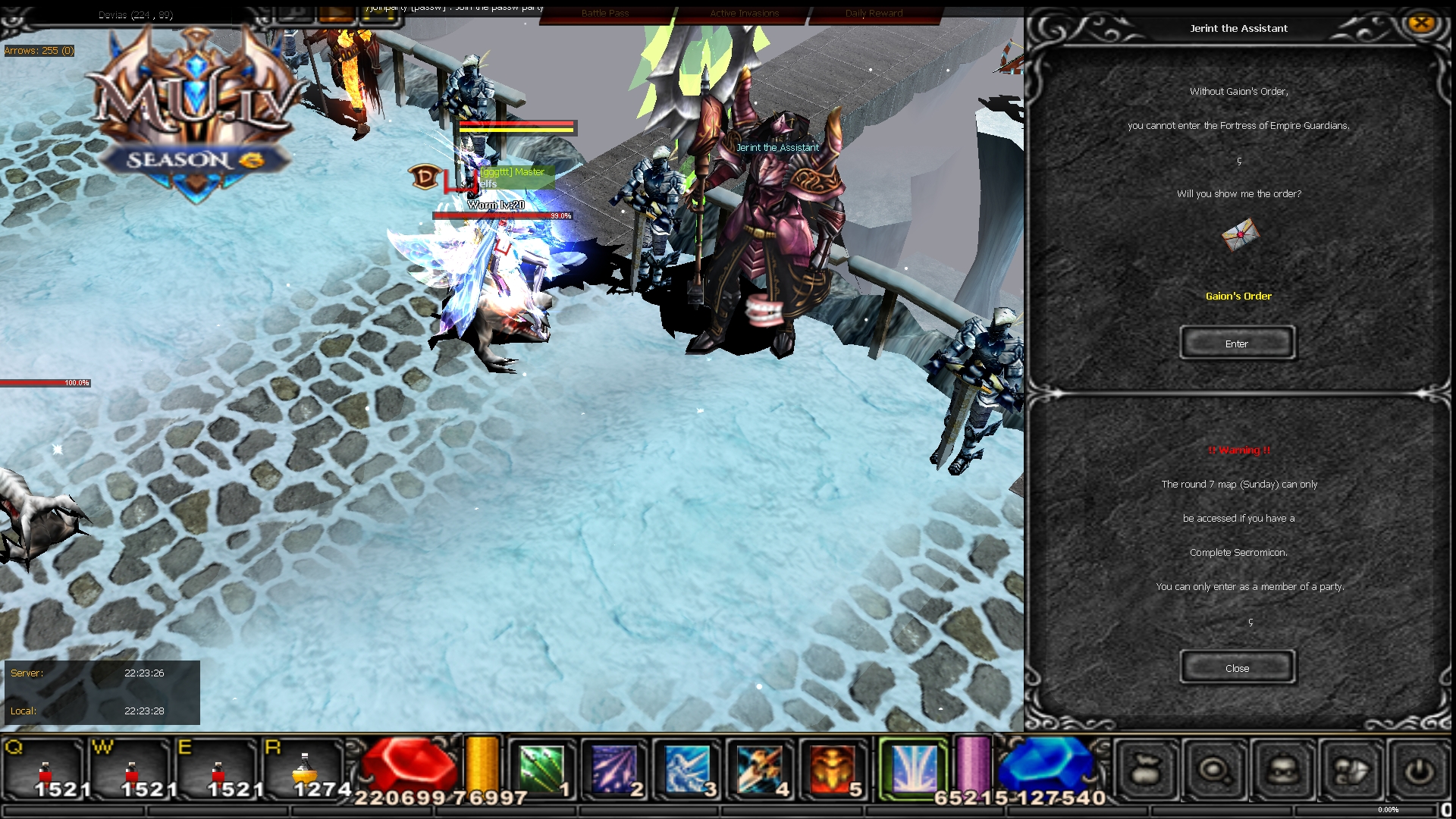
Task: Activate the purple skill icon in slot 2
Action: (x=616, y=768)
